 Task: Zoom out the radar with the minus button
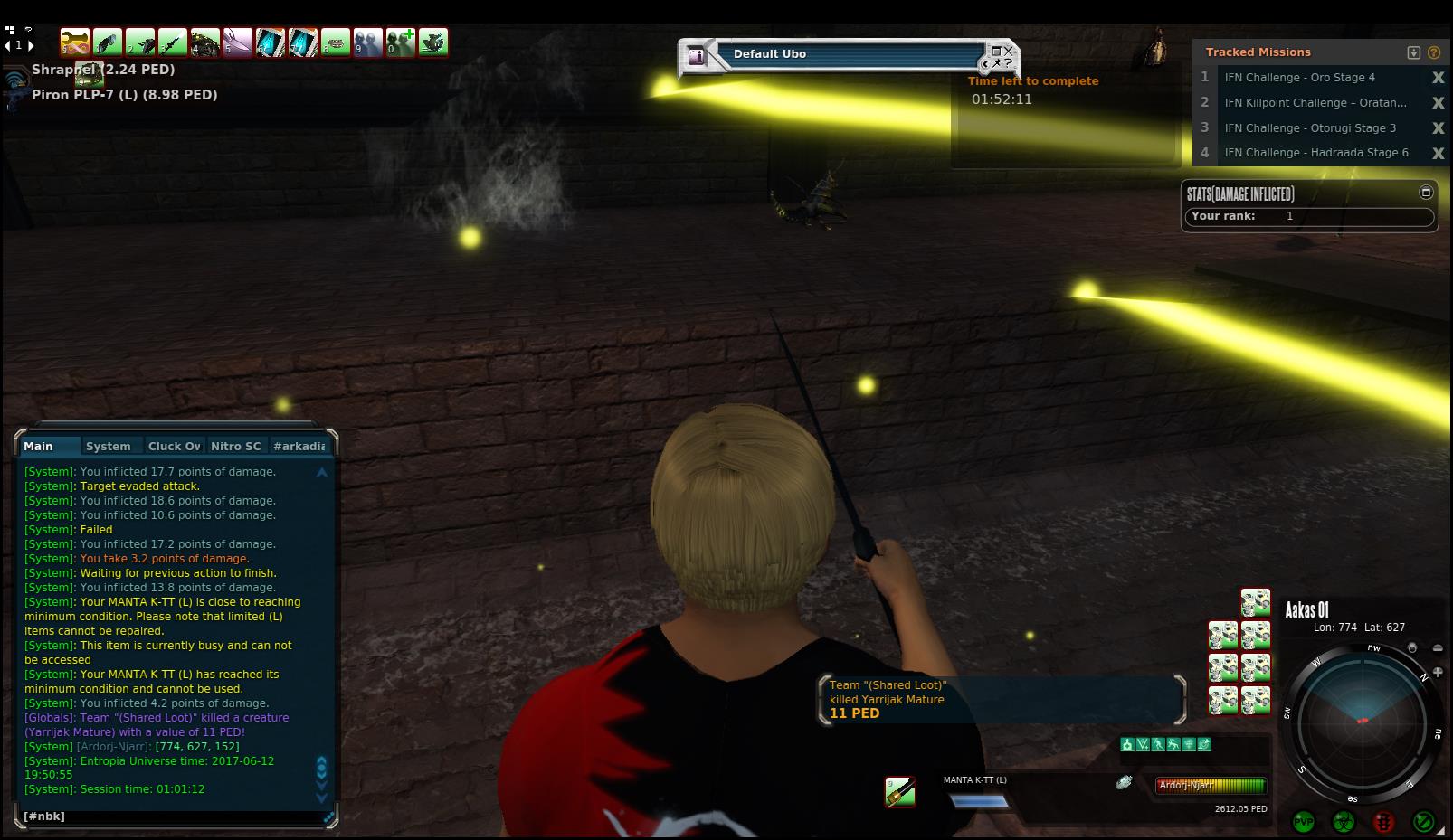click(1438, 648)
